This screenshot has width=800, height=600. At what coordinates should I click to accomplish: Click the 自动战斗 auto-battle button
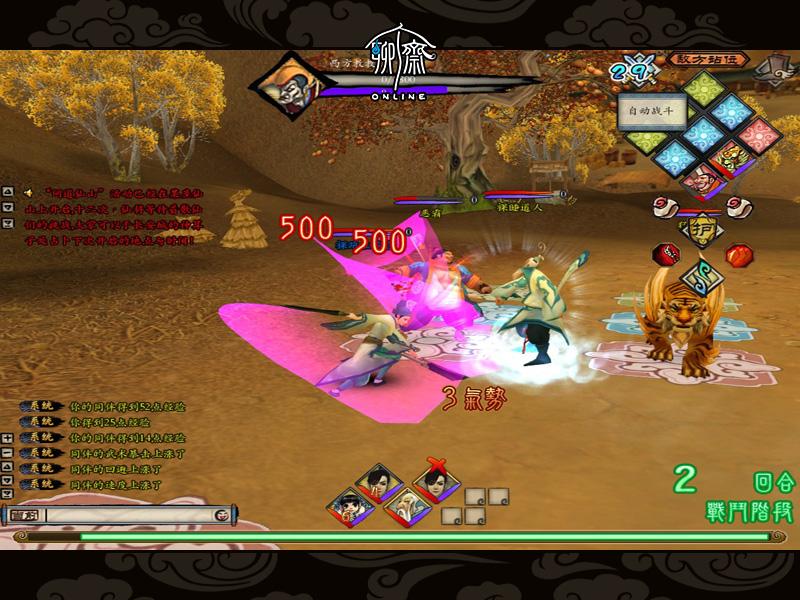coord(651,110)
